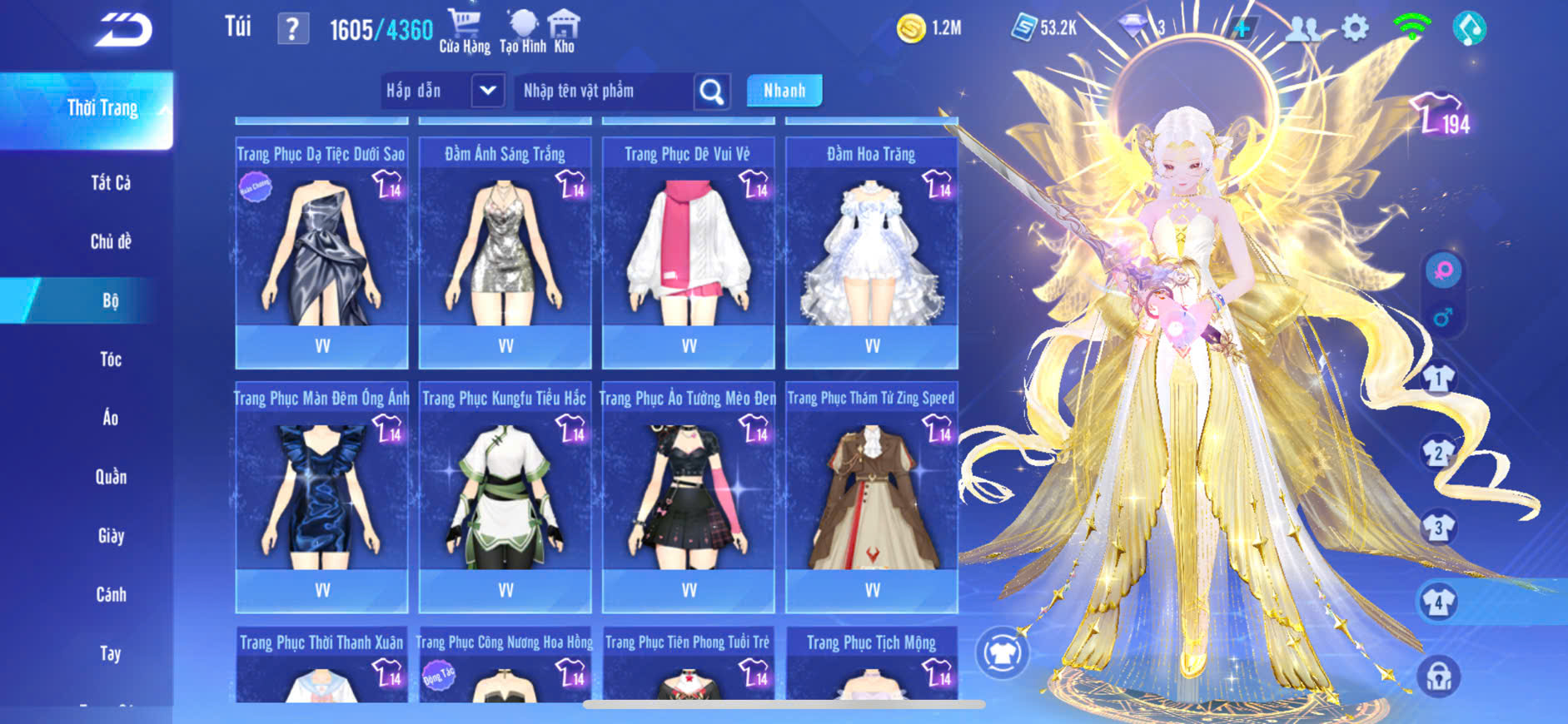Choose the Cánh wings category
Viewport: 1568px width, 724px height.
[111, 595]
